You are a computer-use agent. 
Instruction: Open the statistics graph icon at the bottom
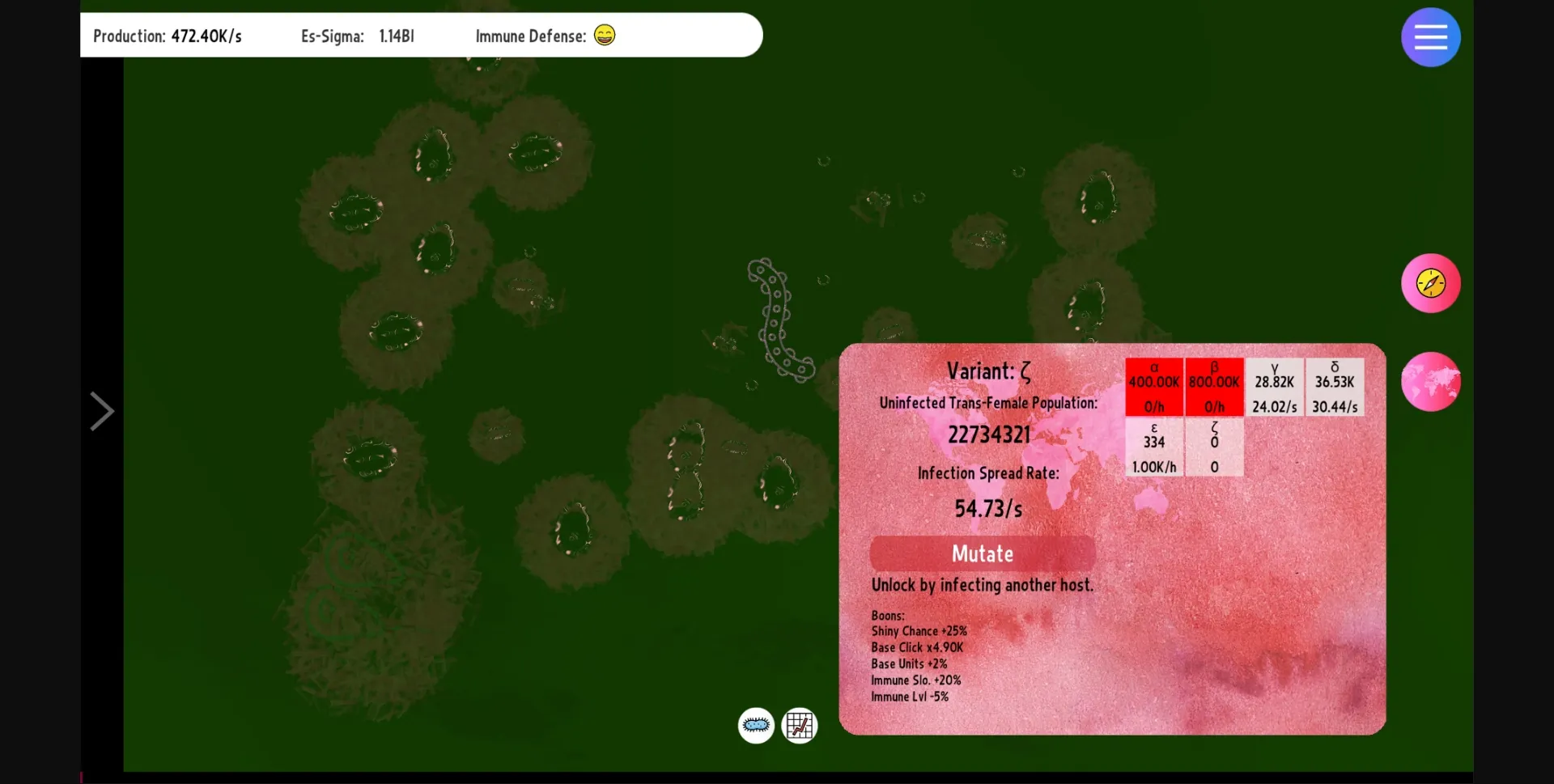799,726
